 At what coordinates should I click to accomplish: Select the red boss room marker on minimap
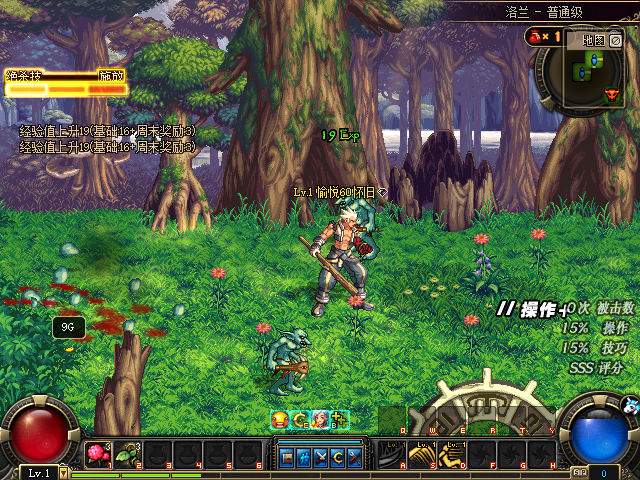click(612, 95)
